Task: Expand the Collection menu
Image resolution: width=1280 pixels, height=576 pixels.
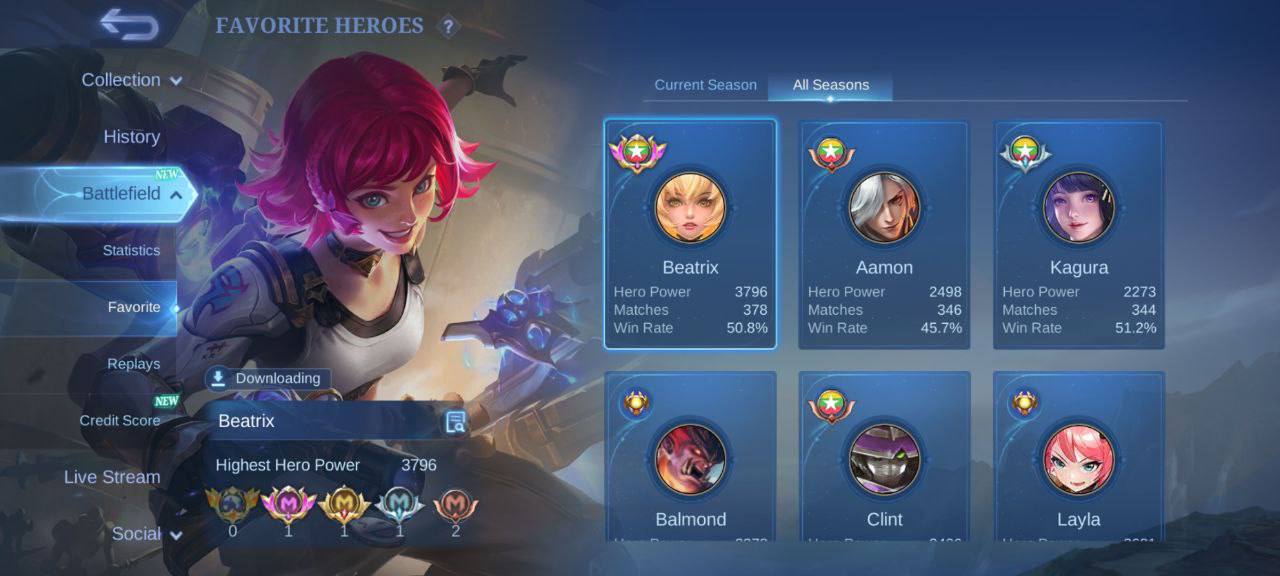Action: point(131,80)
